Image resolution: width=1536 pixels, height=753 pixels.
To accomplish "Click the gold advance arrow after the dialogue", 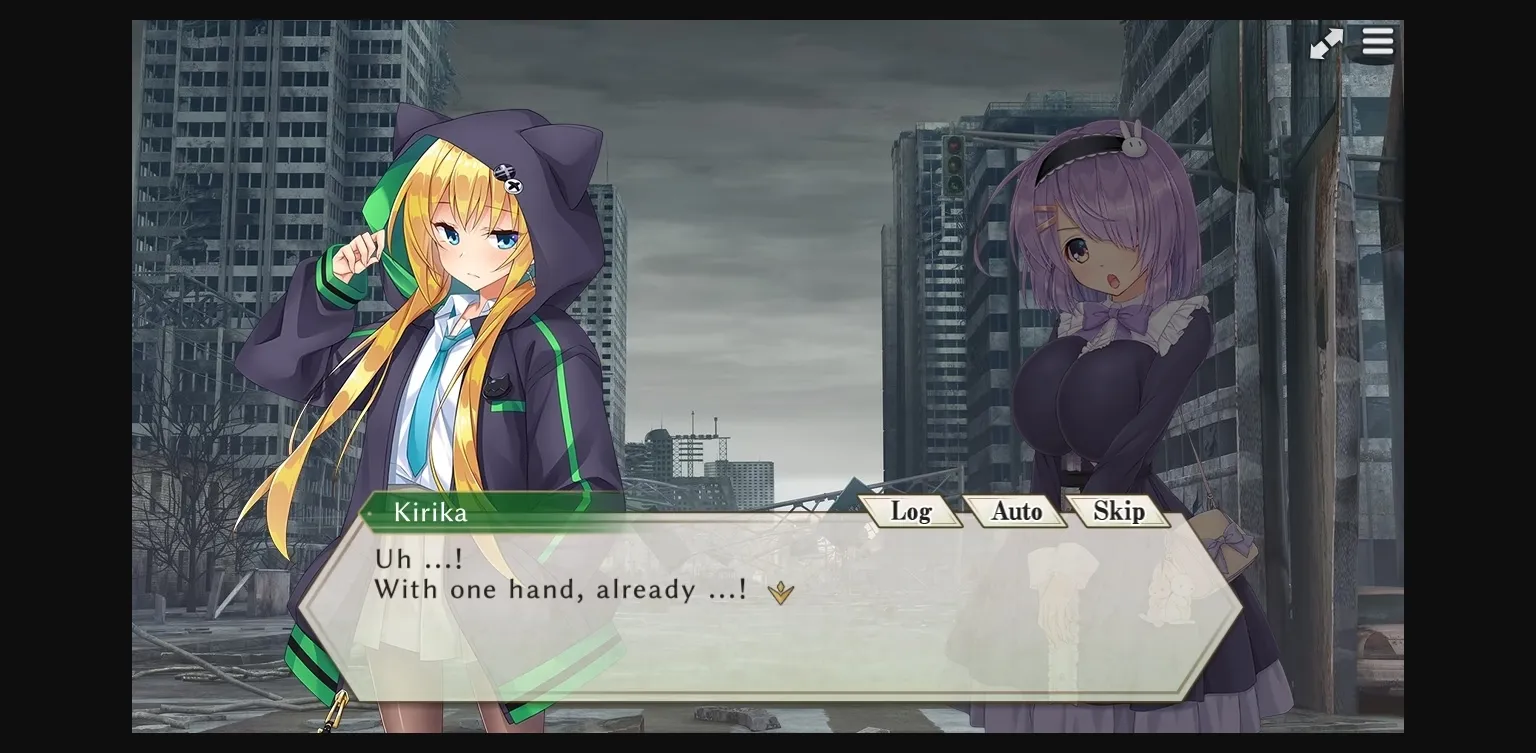I will (x=781, y=592).
